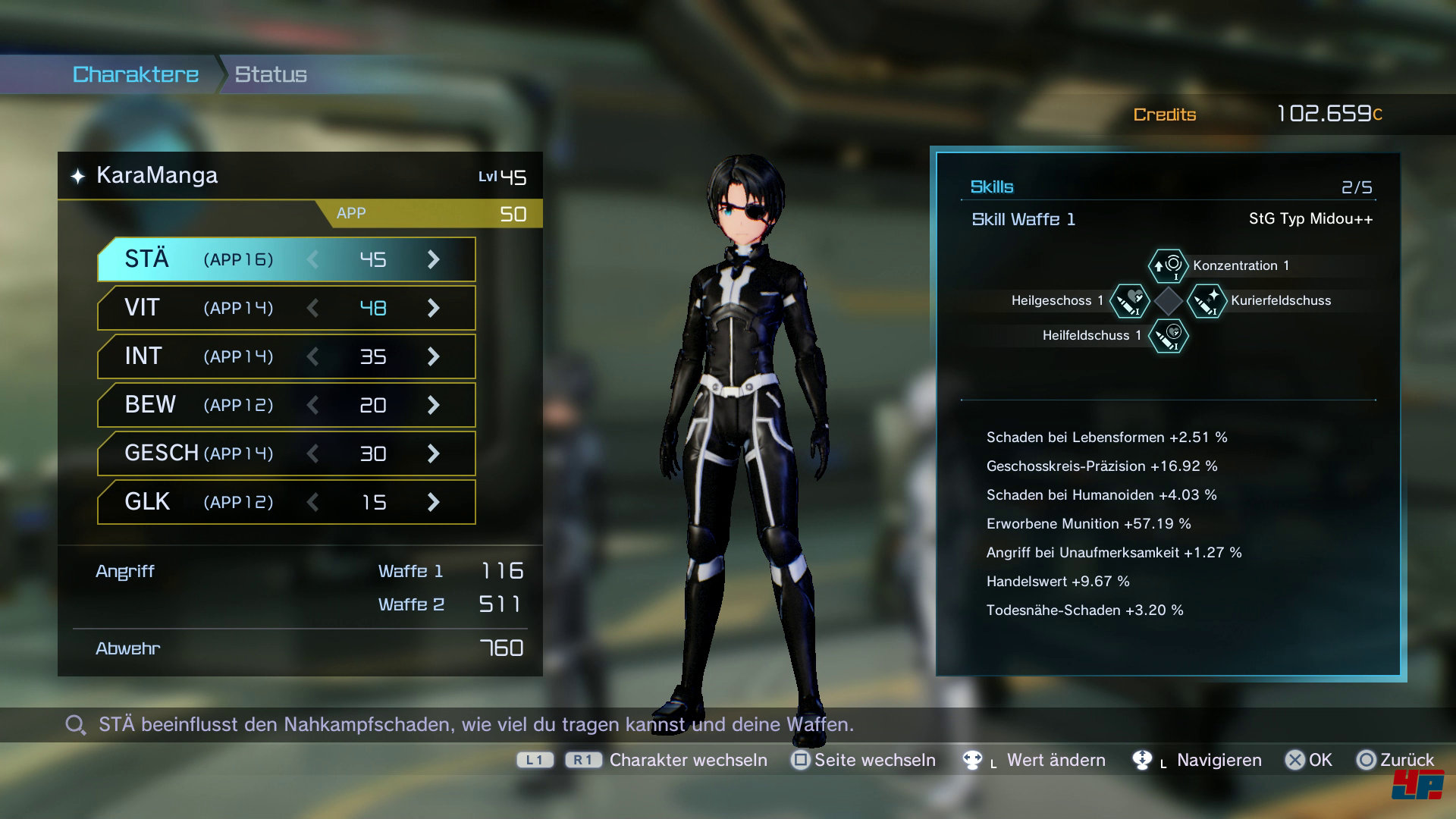The width and height of the screenshot is (1456, 819).
Task: Increase INT with the right arrow
Action: click(433, 356)
